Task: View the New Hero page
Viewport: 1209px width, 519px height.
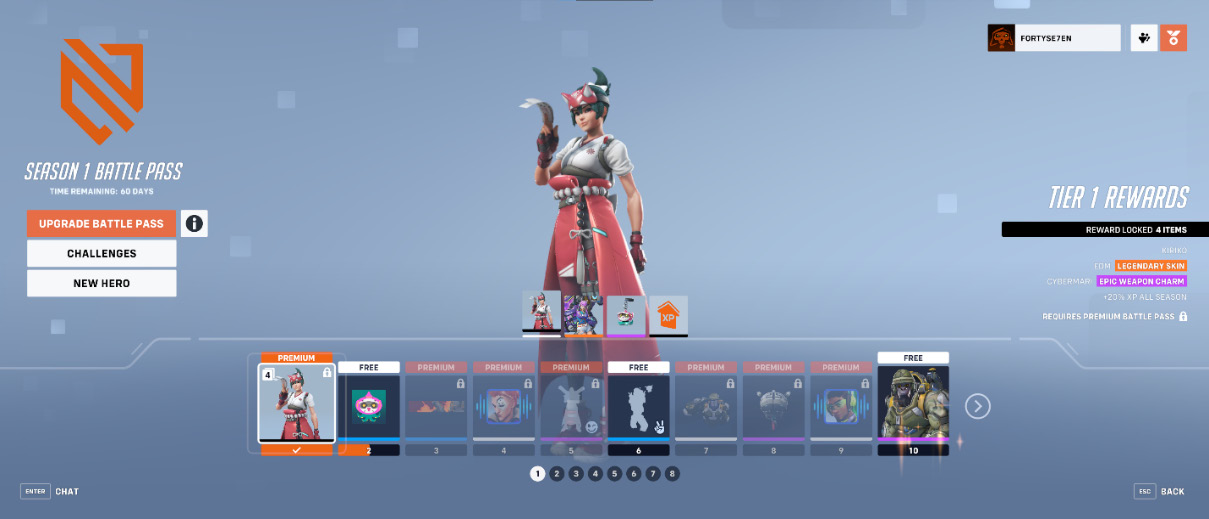Action: pos(101,283)
